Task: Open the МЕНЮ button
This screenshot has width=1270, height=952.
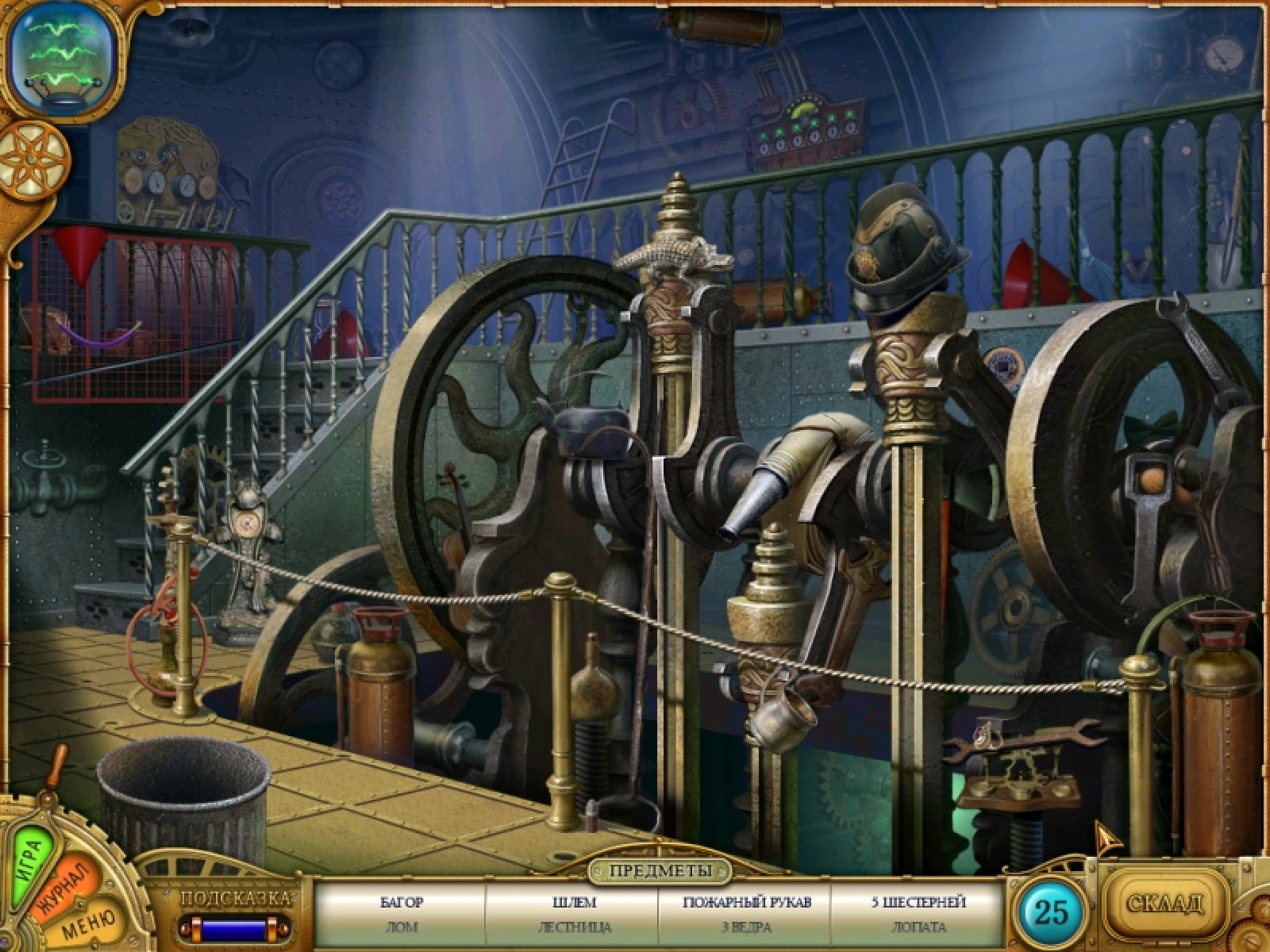Action: 89,923
